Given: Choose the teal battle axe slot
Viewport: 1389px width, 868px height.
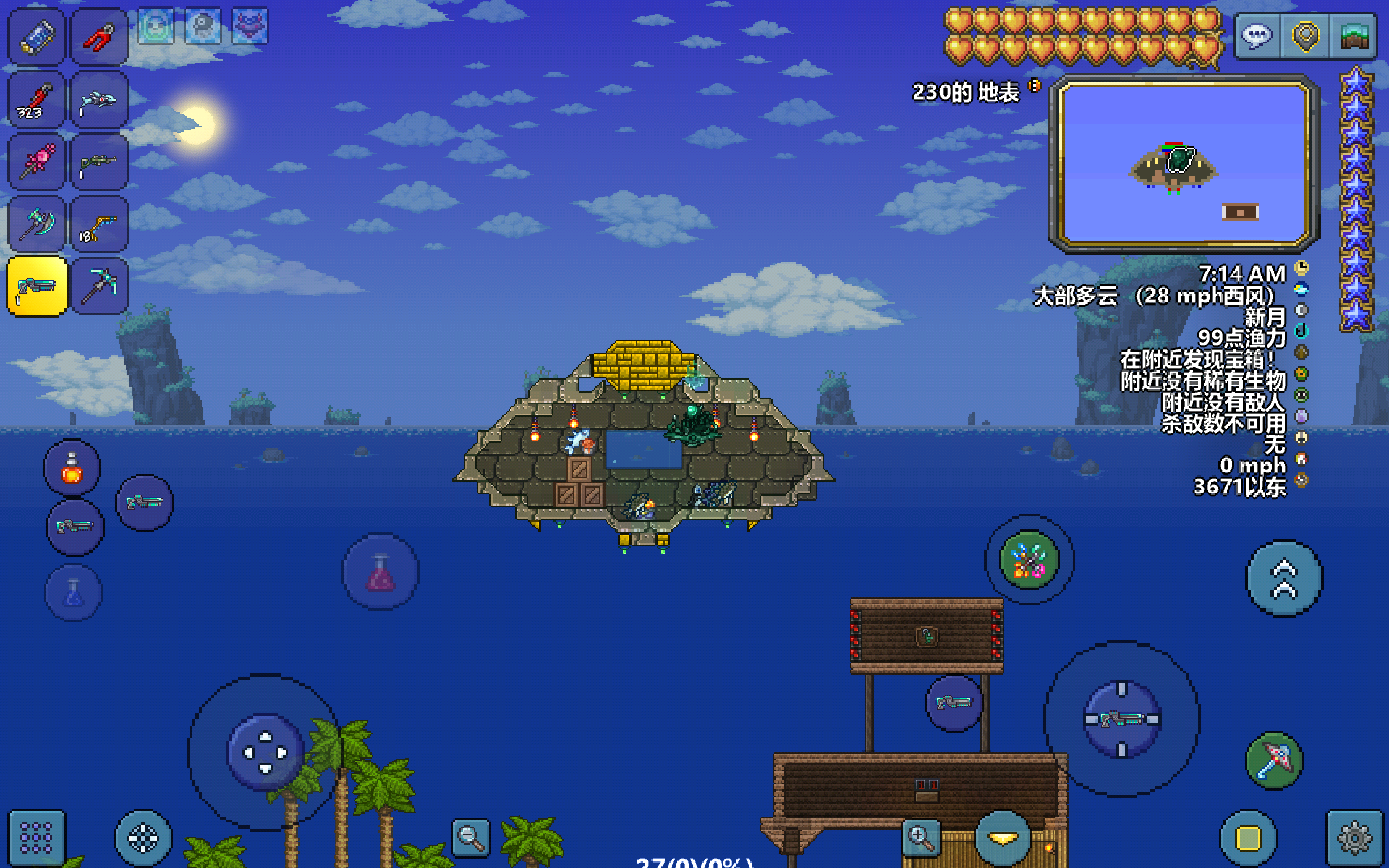Looking at the screenshot, I should tap(36, 224).
